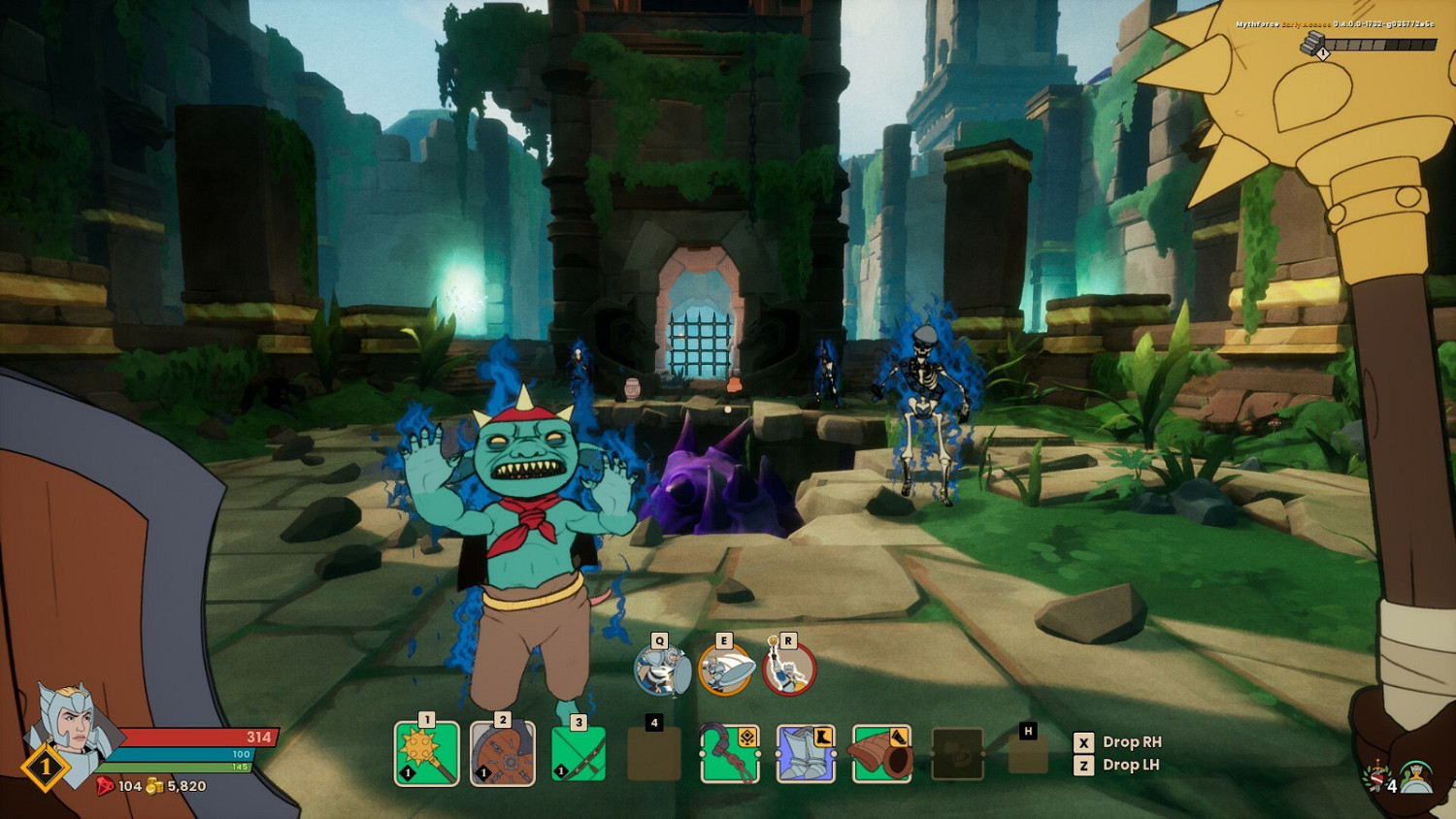Equip the bow in hotbar slot 3
1456x819 pixels.
coord(578,755)
